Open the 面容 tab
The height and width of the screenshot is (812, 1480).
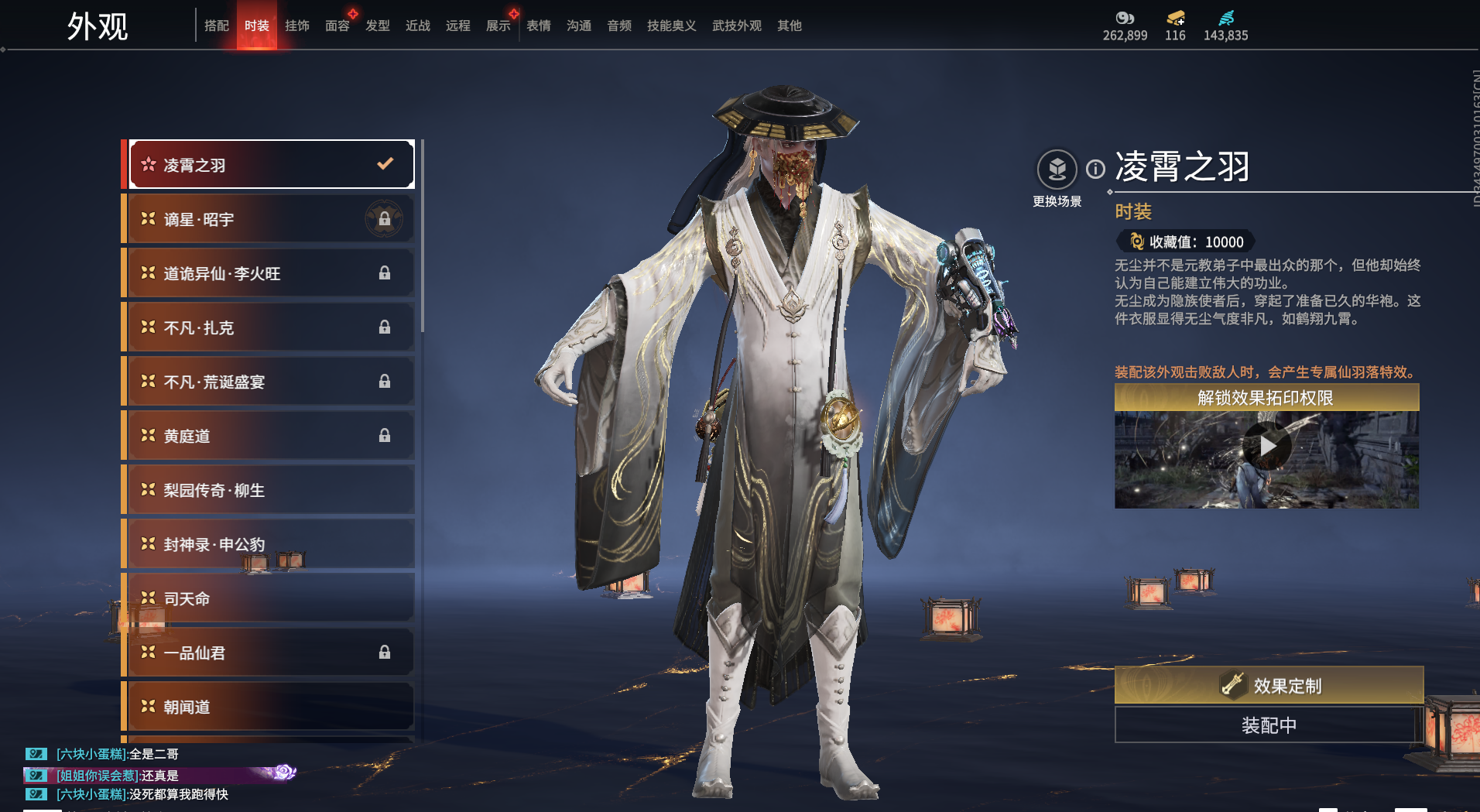(x=337, y=26)
